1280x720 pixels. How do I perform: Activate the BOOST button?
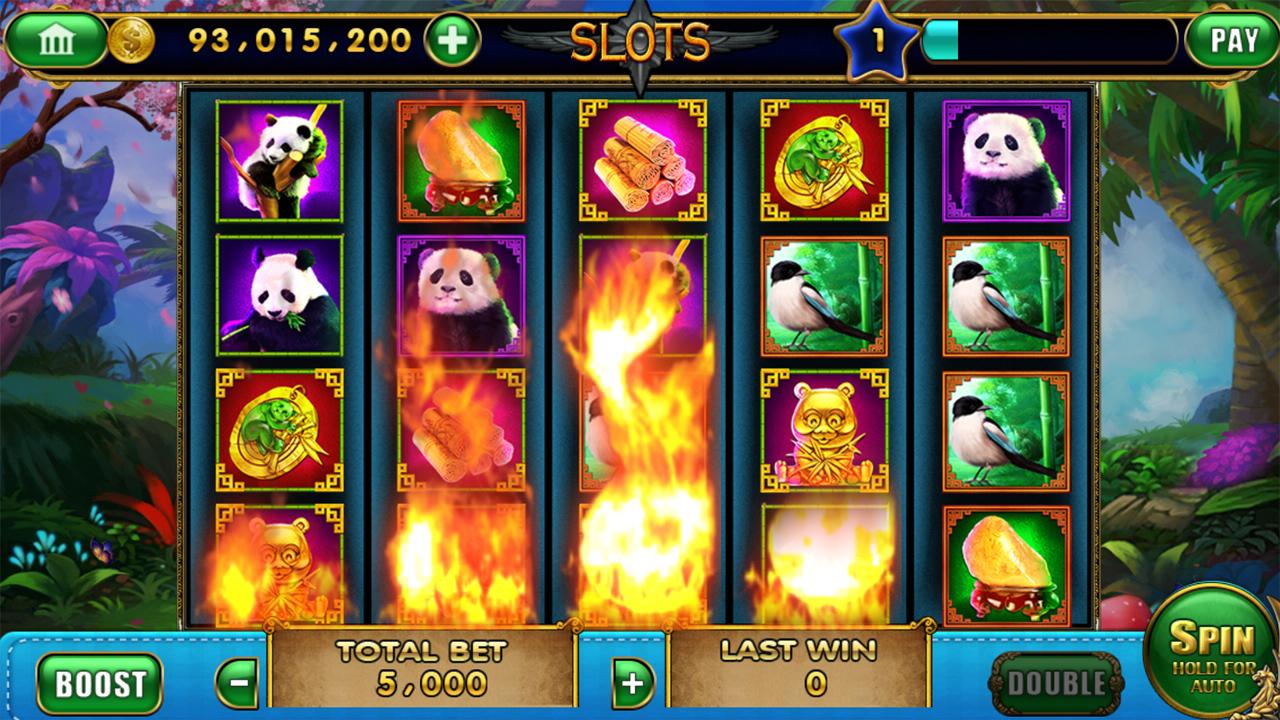pos(99,684)
